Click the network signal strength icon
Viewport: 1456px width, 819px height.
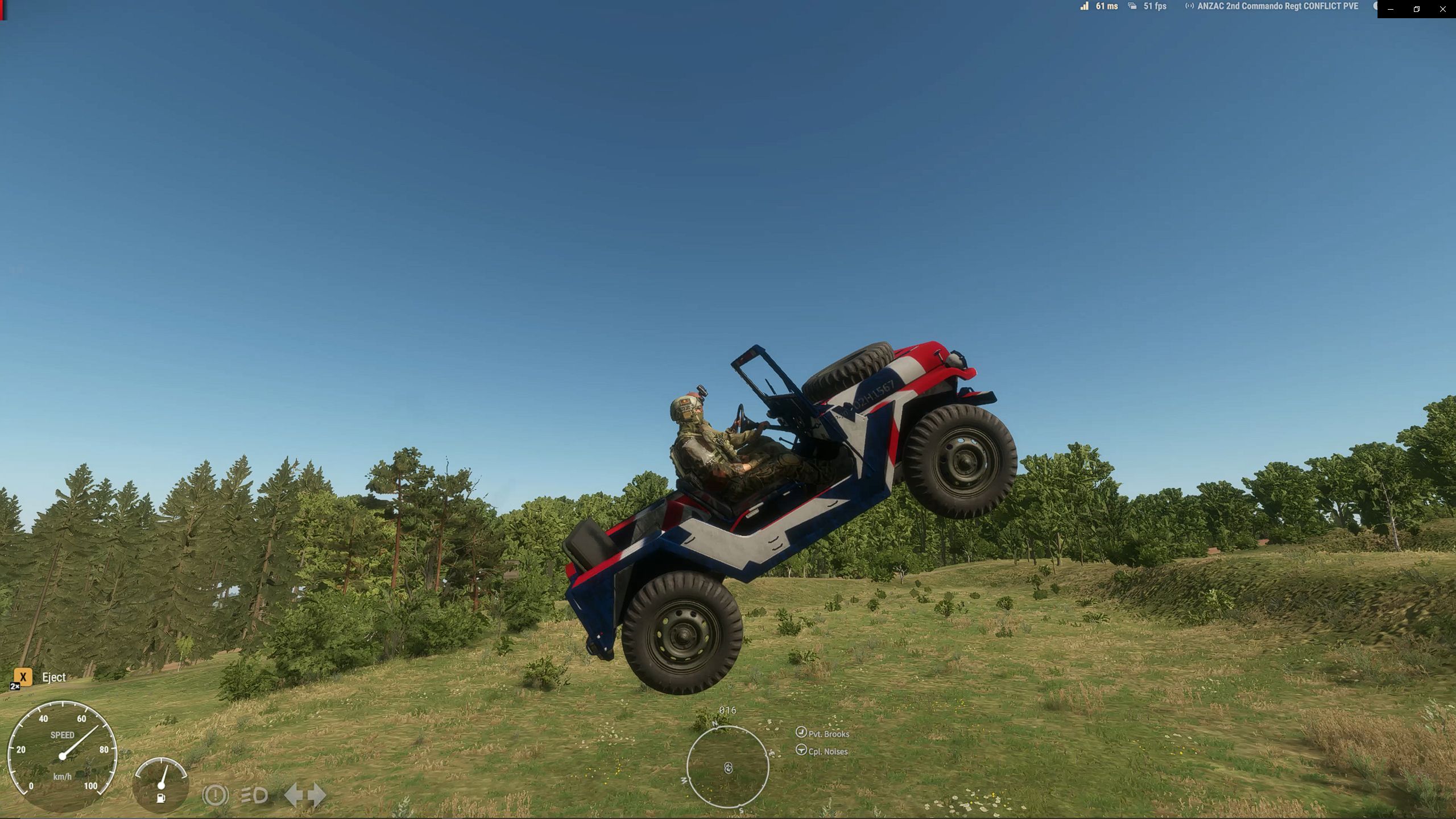(1084, 6)
